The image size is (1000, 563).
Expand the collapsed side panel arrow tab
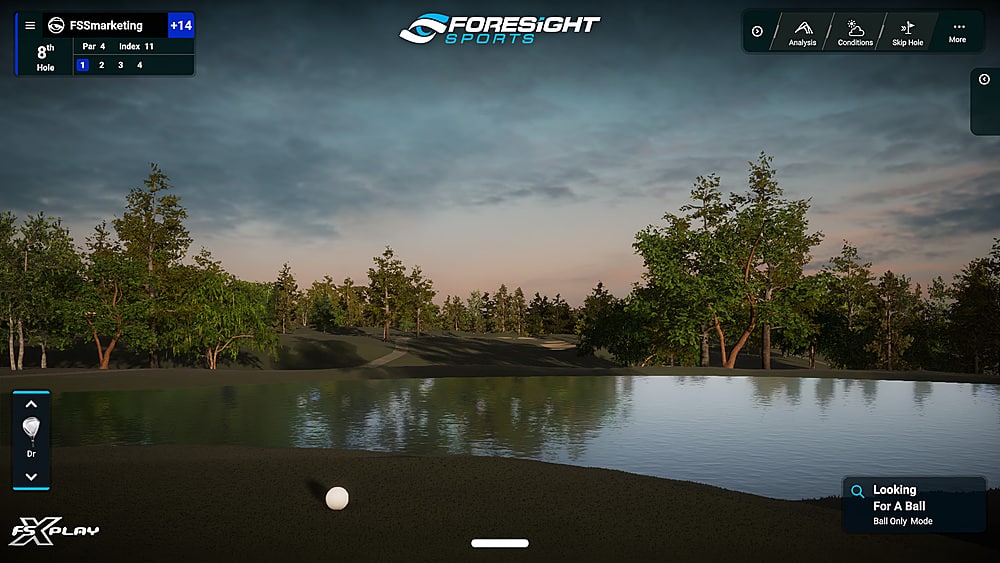pos(984,80)
